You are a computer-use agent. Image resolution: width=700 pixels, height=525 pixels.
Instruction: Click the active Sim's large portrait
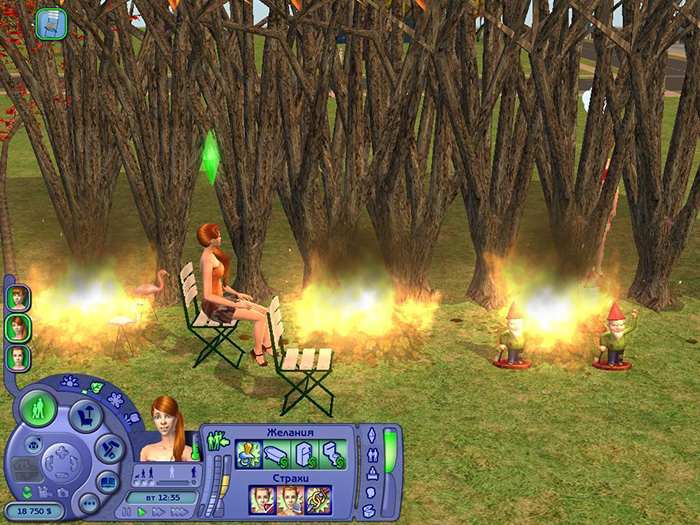[166, 427]
